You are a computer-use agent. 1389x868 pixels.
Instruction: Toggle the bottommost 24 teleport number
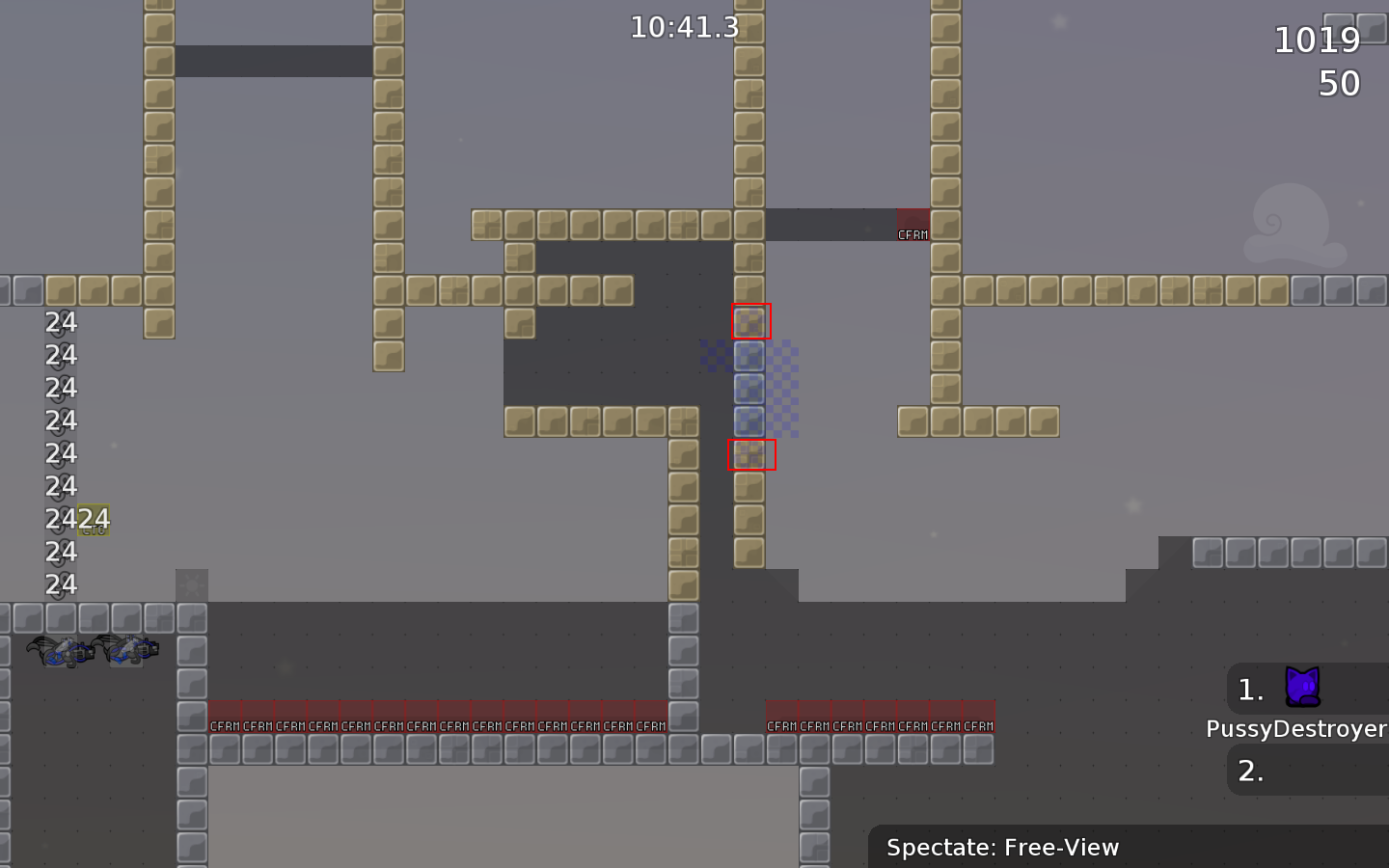pyautogui.click(x=61, y=584)
